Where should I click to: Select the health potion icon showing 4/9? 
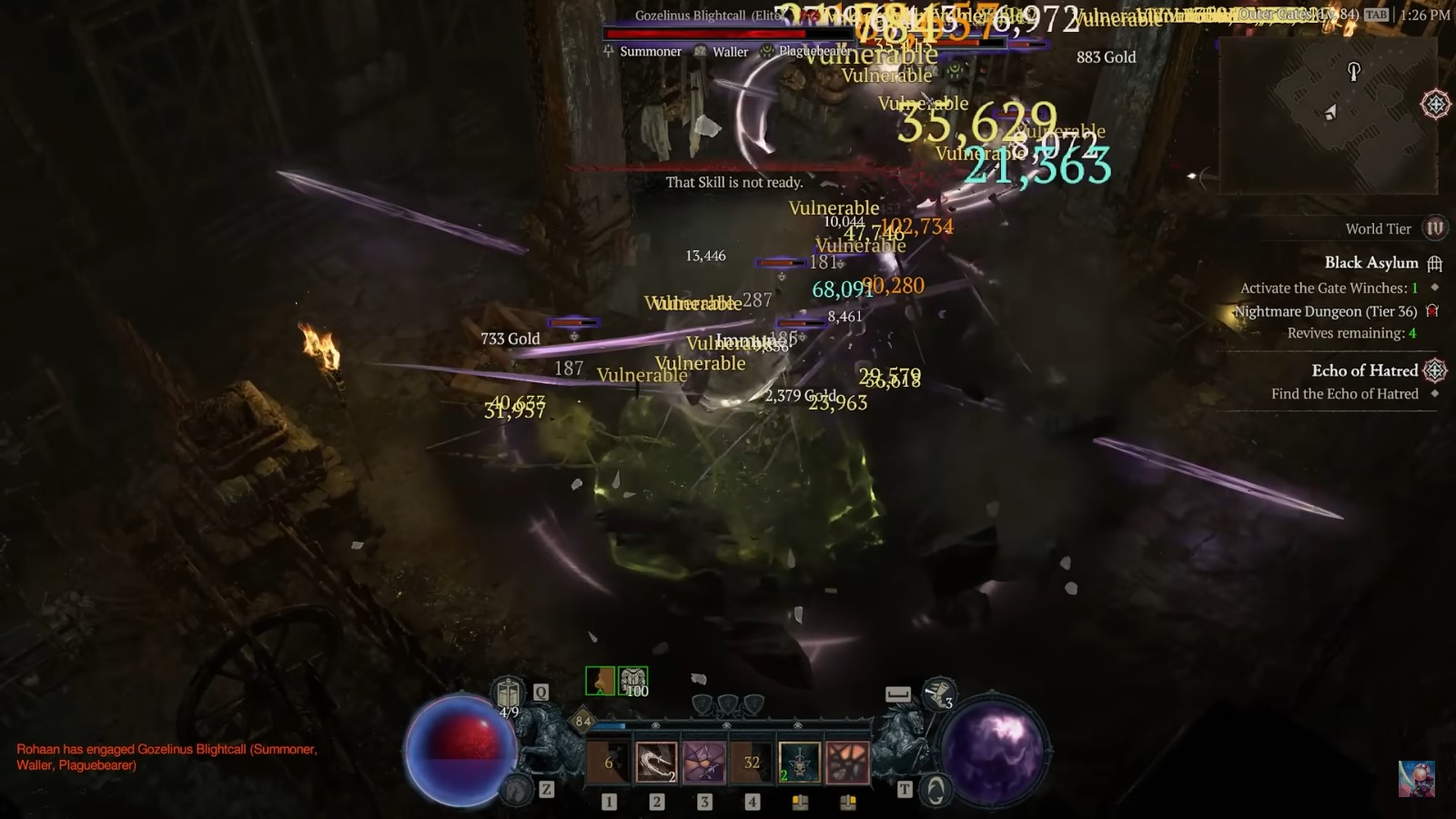point(506,690)
